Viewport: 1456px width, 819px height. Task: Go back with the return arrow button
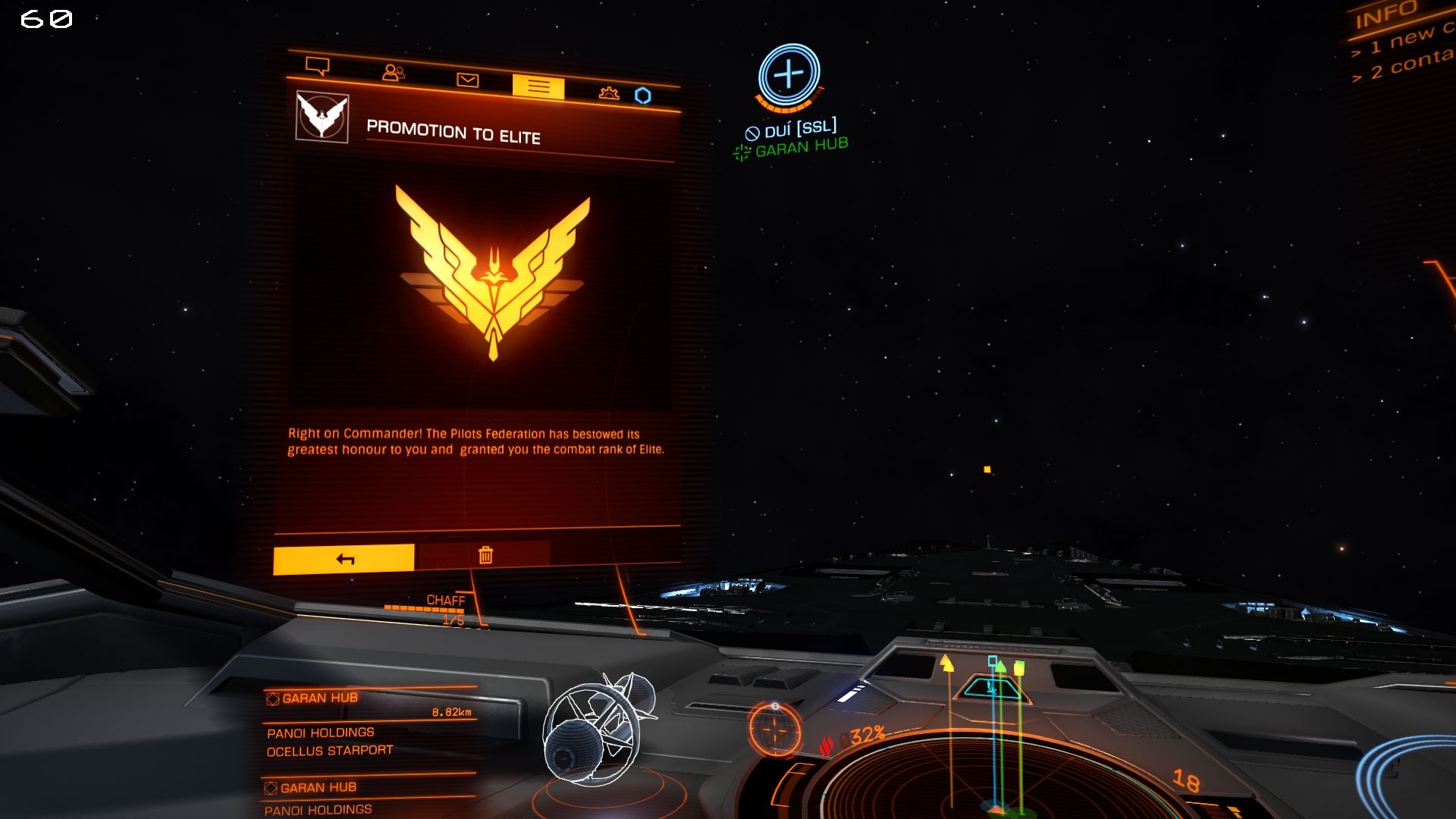click(x=344, y=559)
